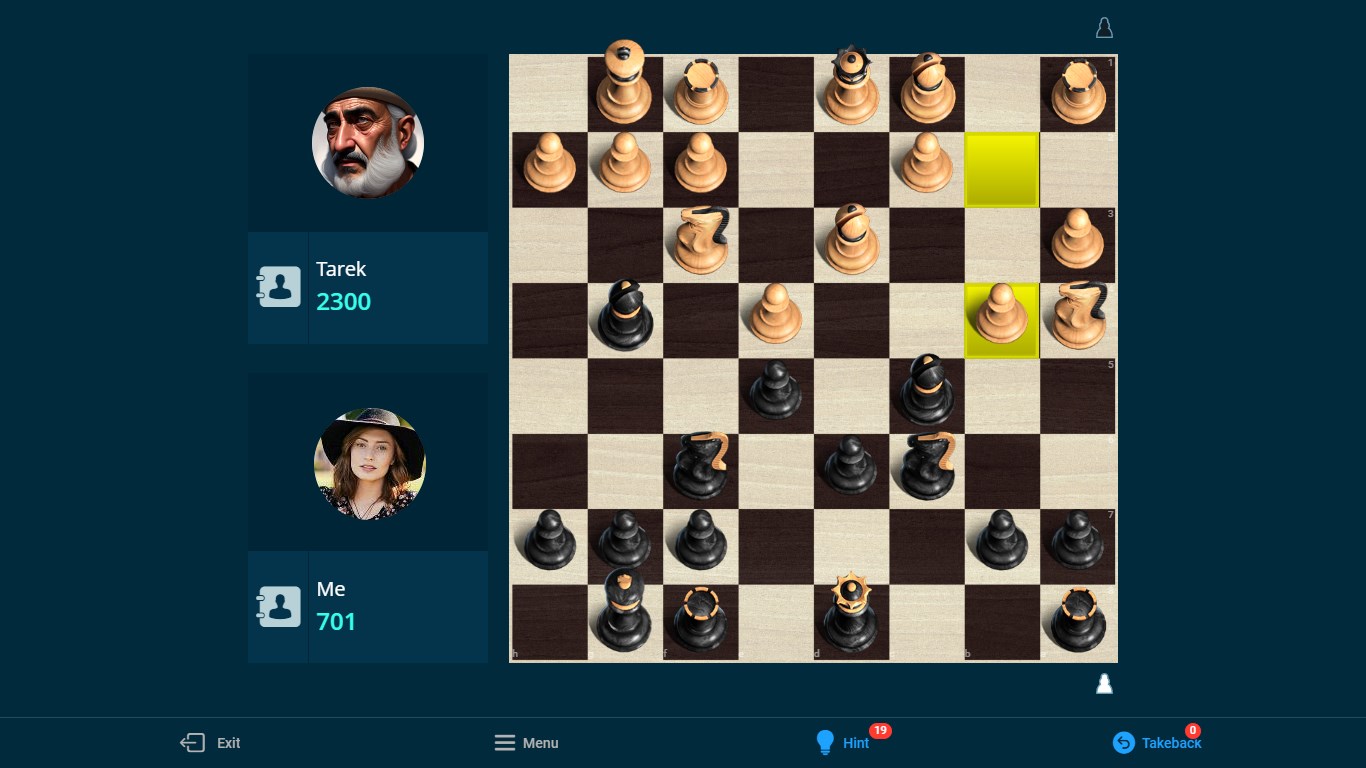
Task: Click the white pawn icon below the board
Action: [1104, 683]
